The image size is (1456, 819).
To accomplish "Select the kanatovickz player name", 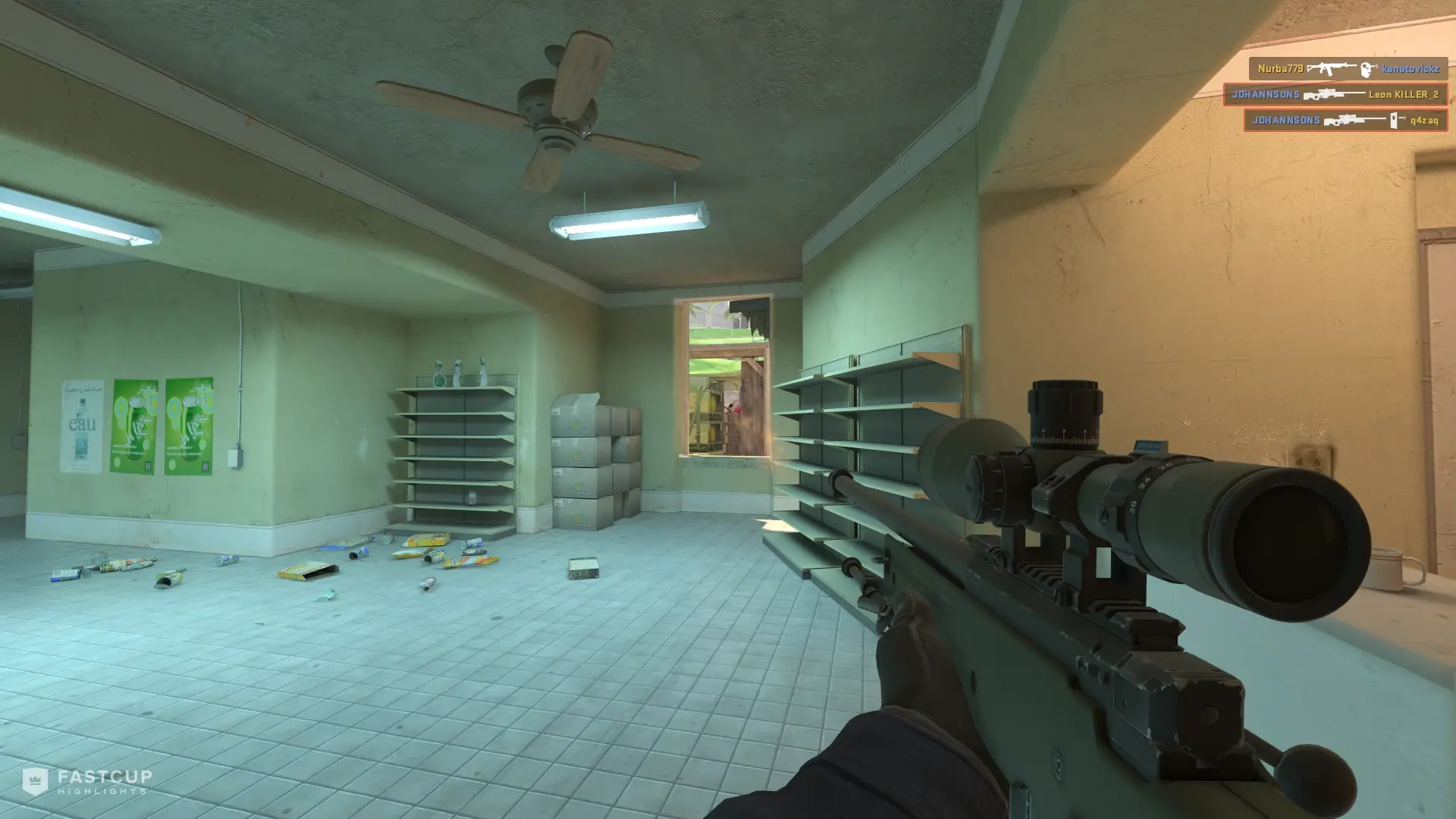I will [1412, 68].
